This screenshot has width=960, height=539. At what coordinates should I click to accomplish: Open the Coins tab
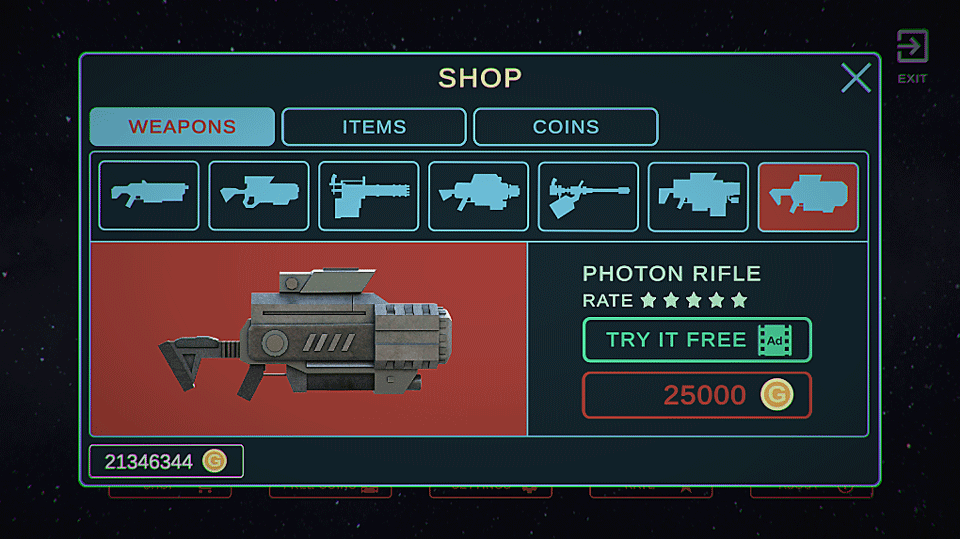coord(565,127)
